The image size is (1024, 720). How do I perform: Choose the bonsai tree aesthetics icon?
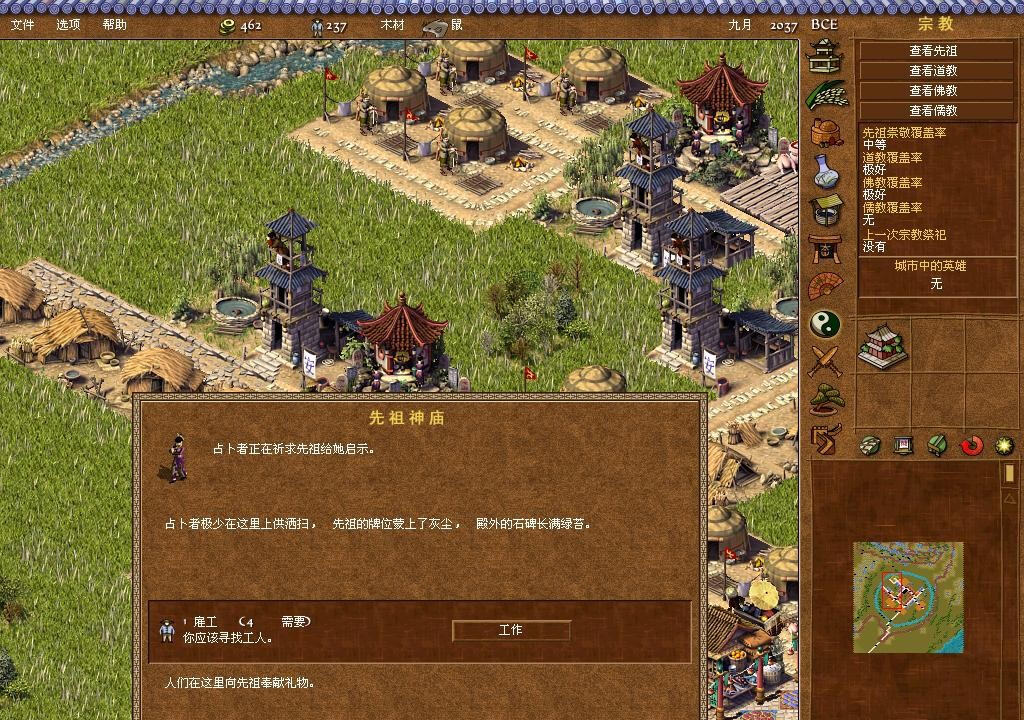(825, 399)
